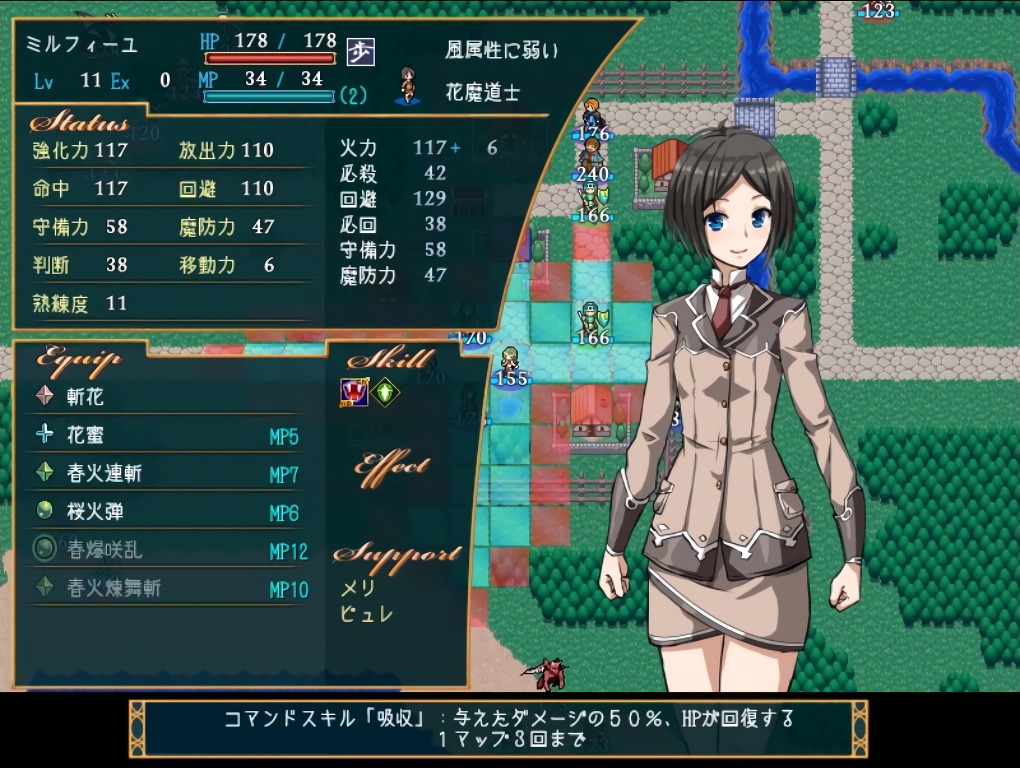
Task: Click the fanged mouth absorb skill icon
Action: (x=354, y=393)
